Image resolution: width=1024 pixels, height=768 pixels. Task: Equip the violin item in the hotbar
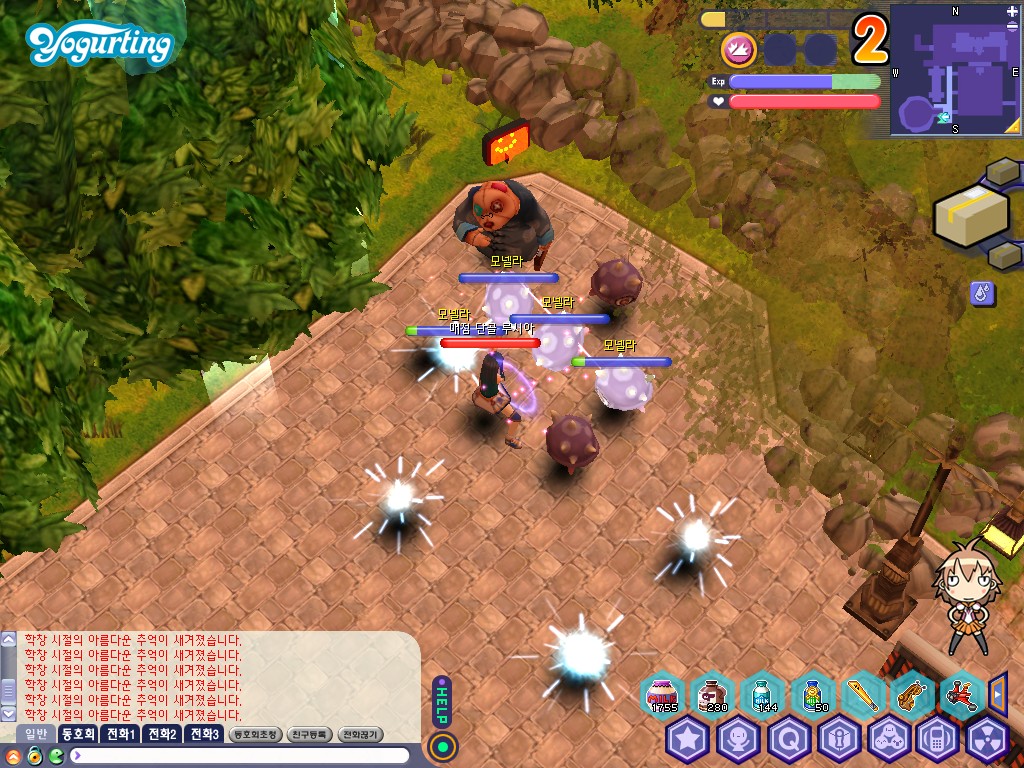911,693
